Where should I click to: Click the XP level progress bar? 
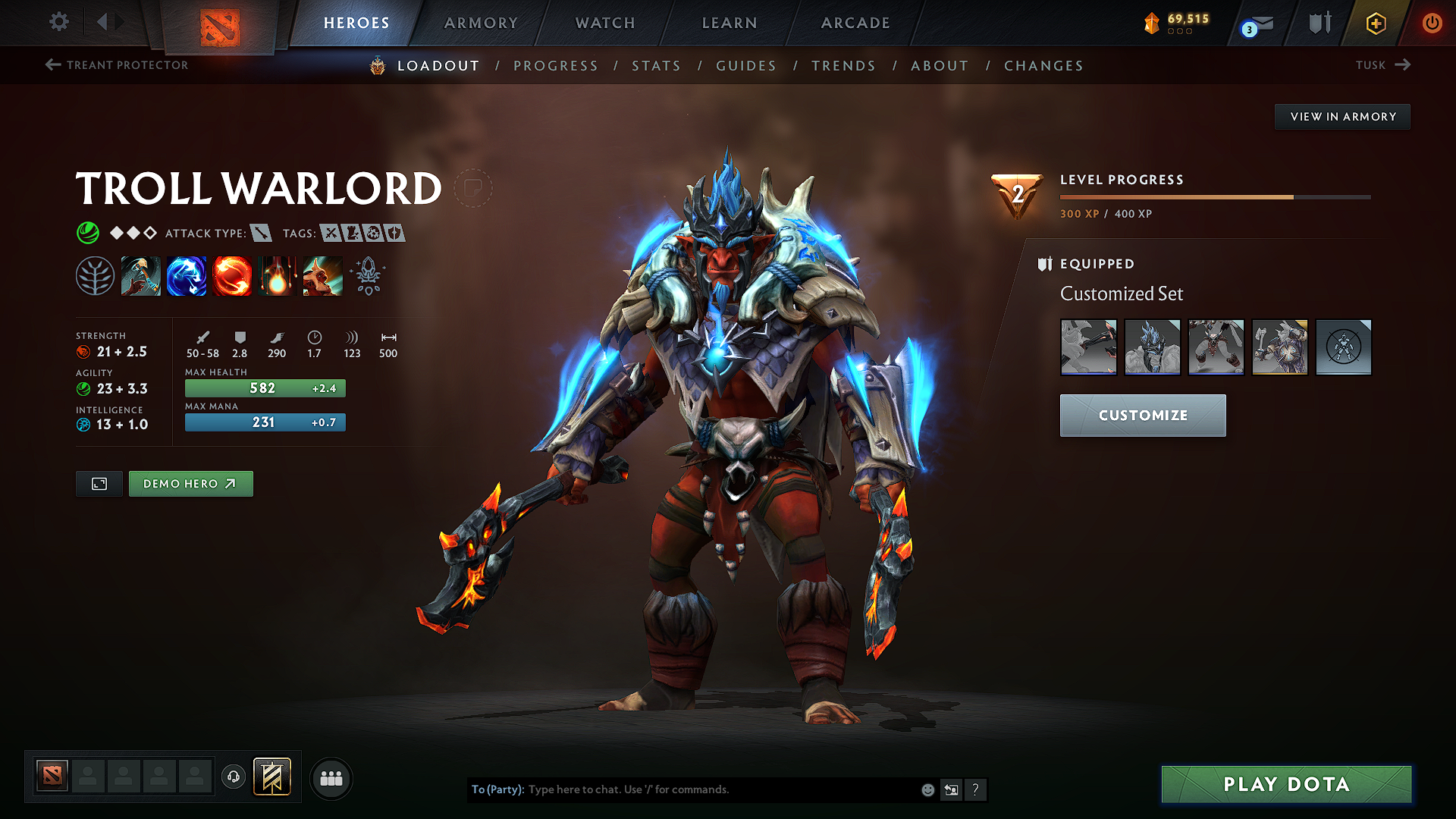click(1213, 196)
